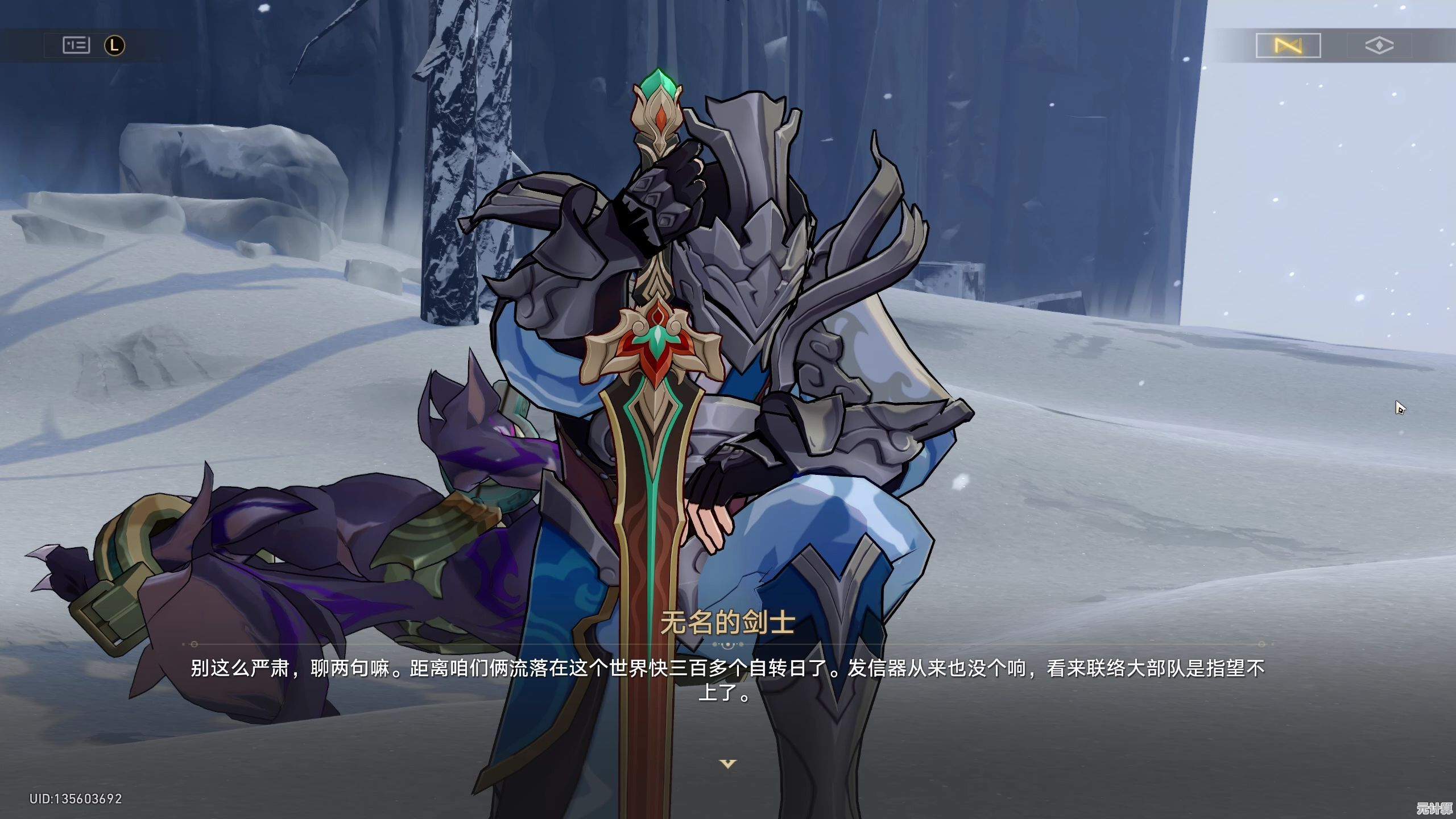Screen dimensions: 1456x819
Task: Continue dialogue via the downward arrow
Action: (728, 763)
